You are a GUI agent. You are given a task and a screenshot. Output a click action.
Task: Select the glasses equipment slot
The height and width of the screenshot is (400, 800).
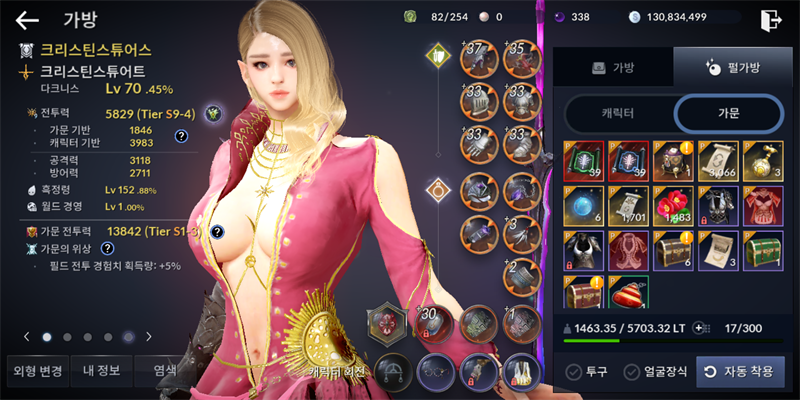click(436, 368)
